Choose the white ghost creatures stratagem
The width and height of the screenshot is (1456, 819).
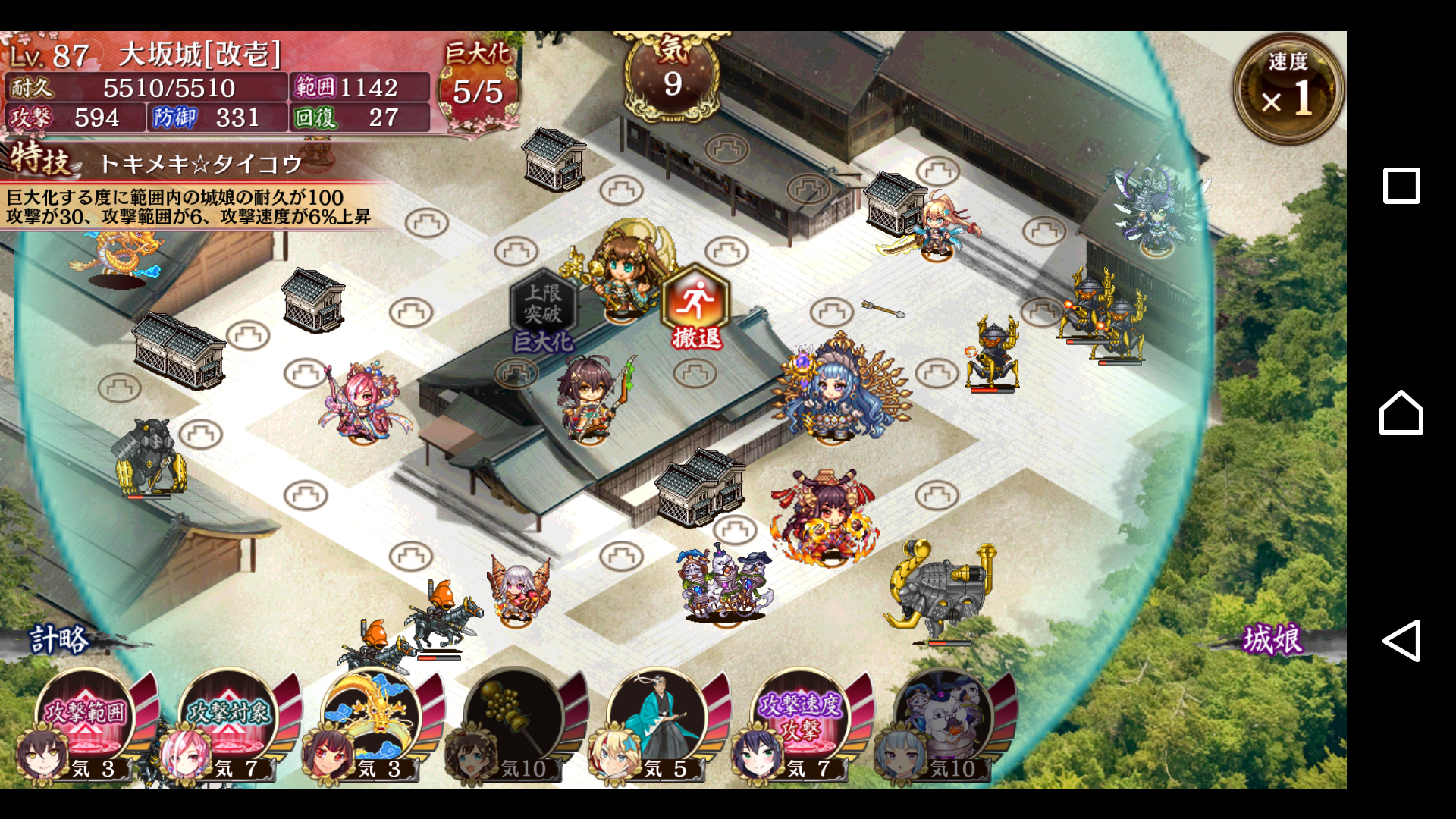943,717
